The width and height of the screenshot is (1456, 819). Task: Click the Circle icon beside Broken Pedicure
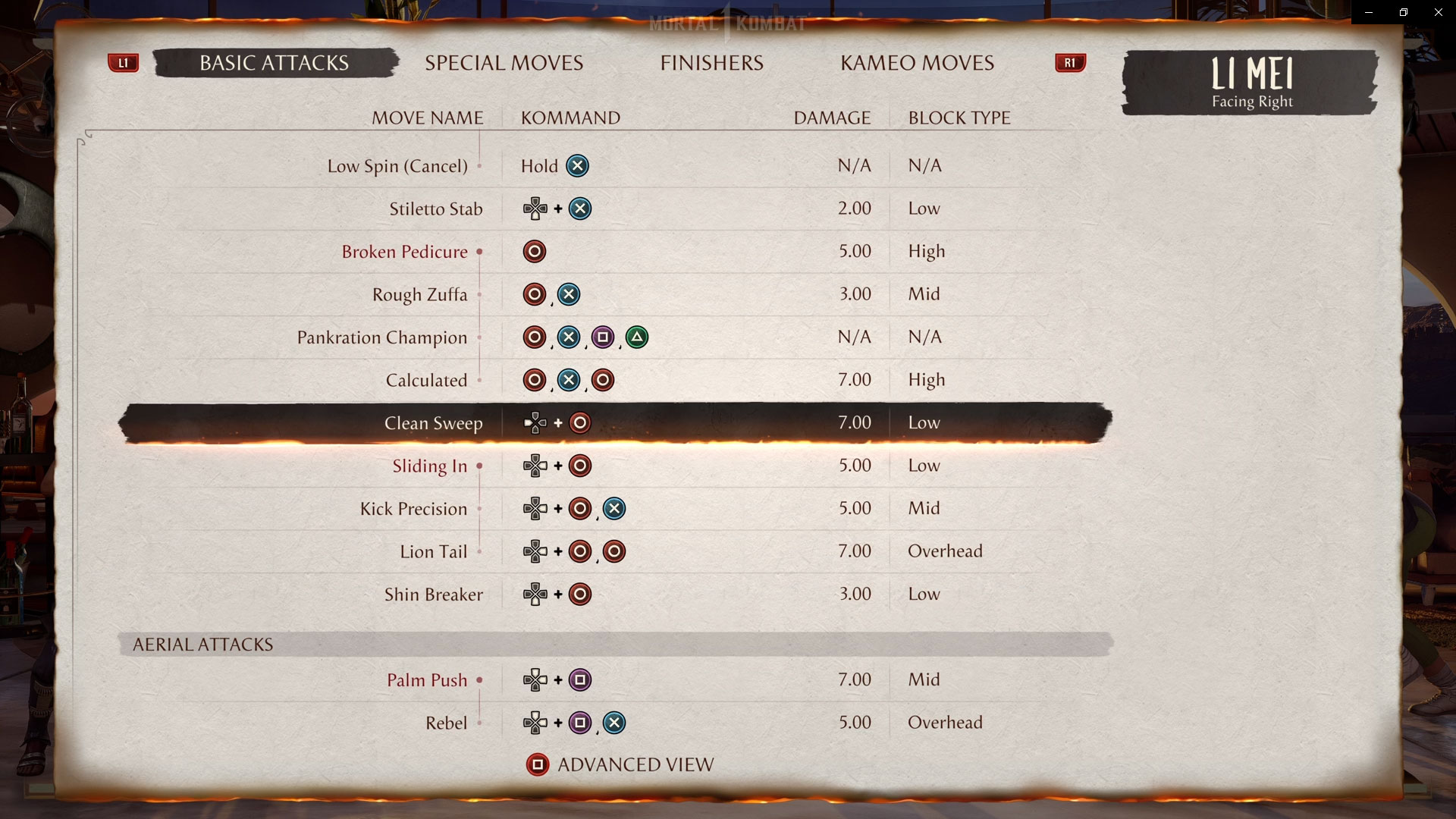(x=535, y=251)
